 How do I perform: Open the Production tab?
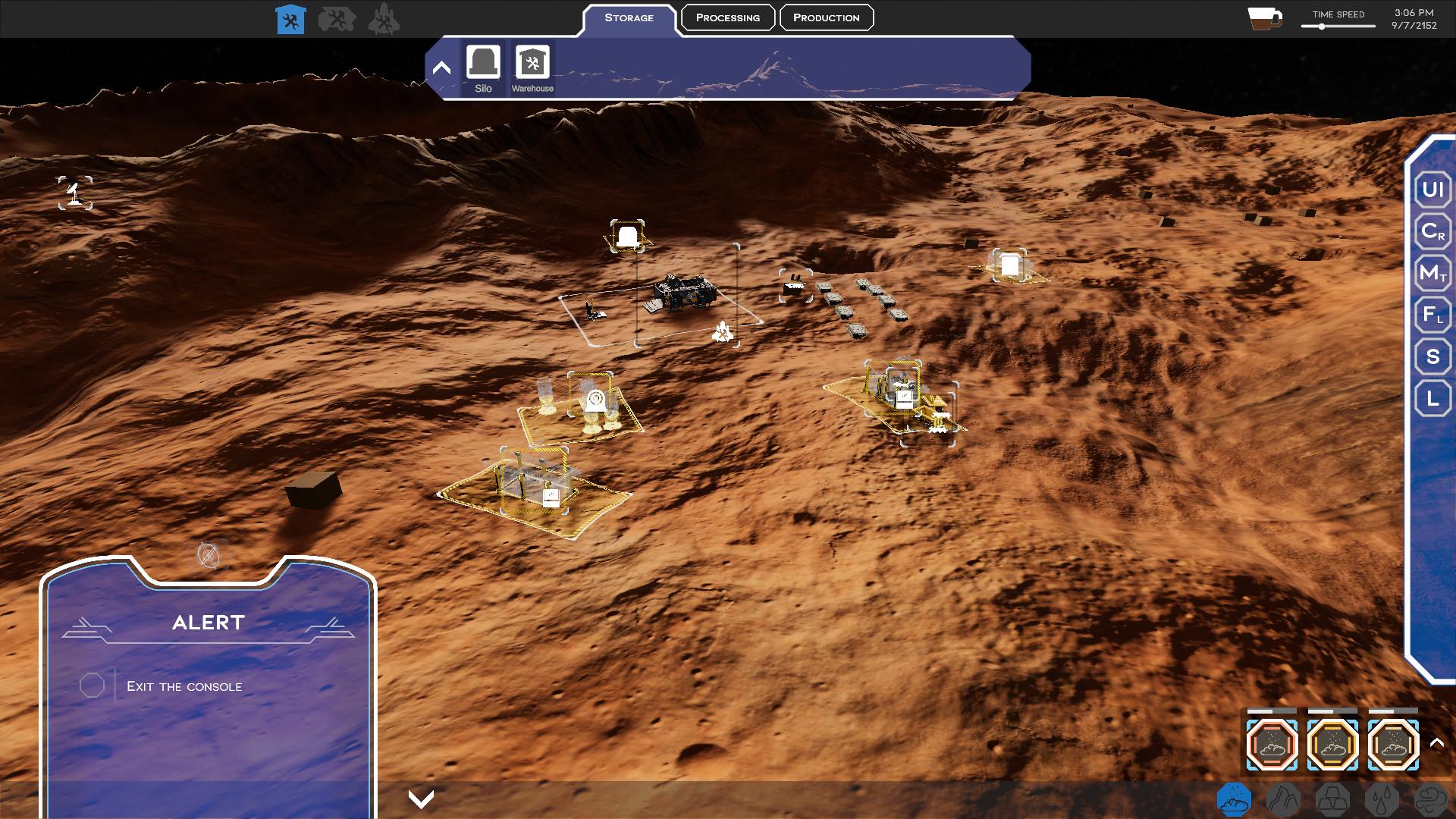pos(826,17)
